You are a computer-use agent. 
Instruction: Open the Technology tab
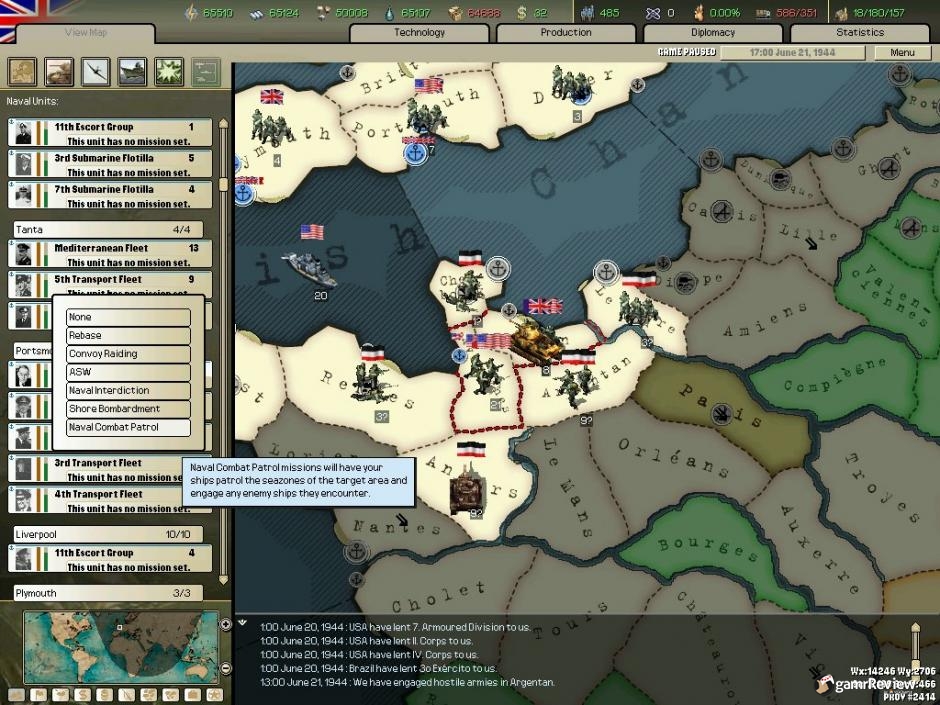[420, 32]
